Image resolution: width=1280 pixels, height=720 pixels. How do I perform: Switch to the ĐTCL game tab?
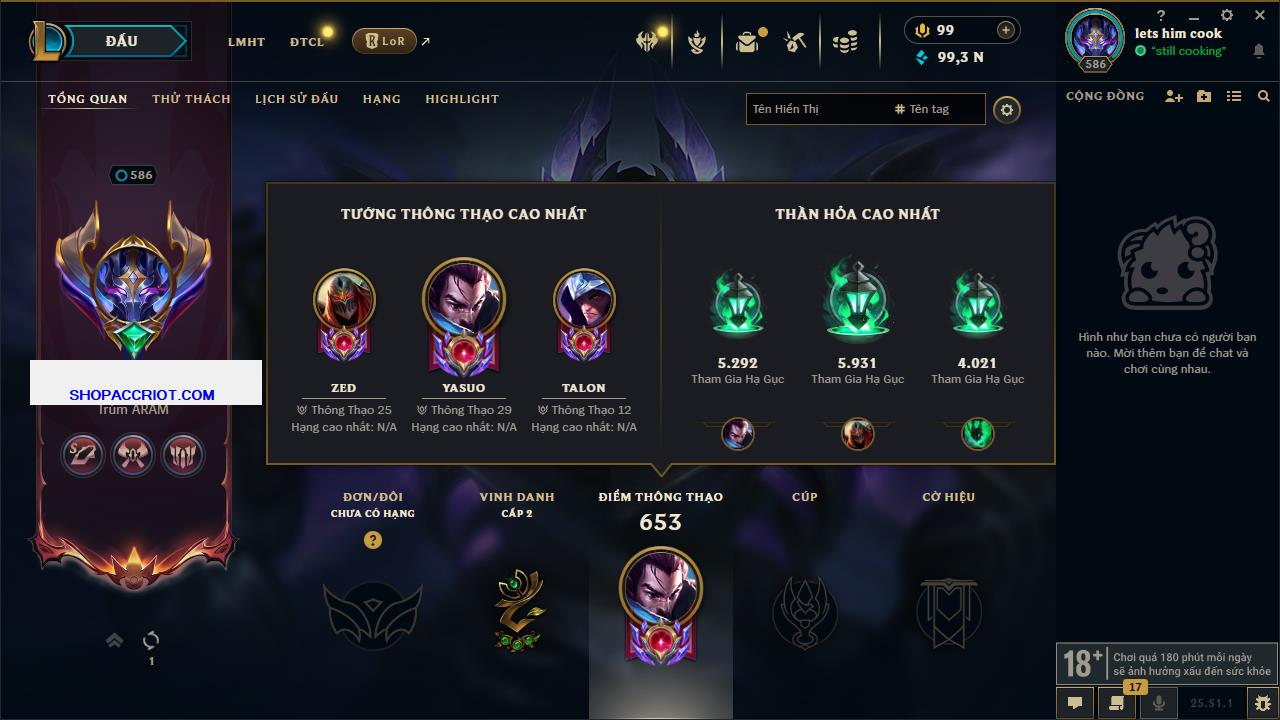click(x=307, y=42)
